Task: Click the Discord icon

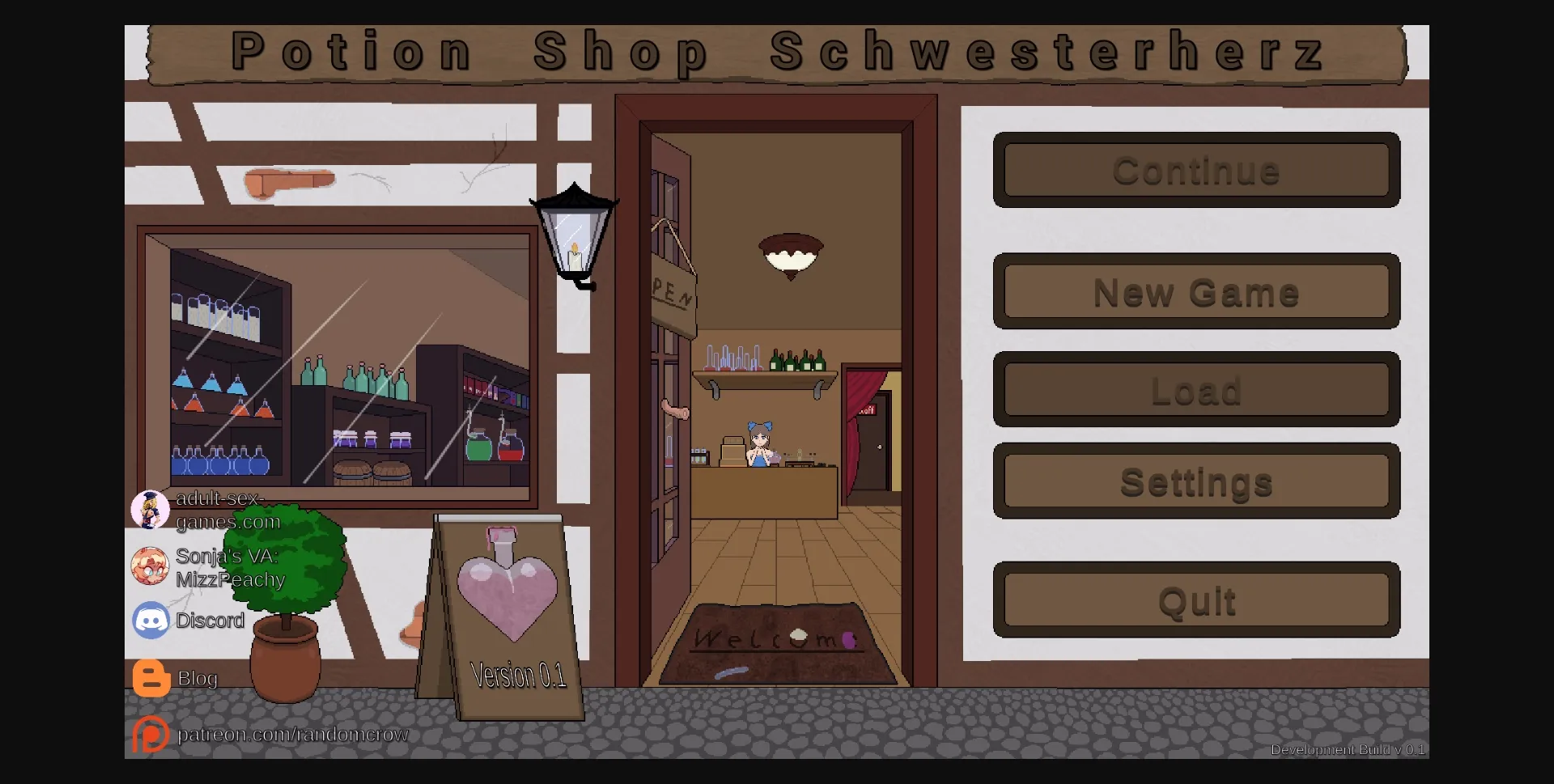Action: [151, 621]
